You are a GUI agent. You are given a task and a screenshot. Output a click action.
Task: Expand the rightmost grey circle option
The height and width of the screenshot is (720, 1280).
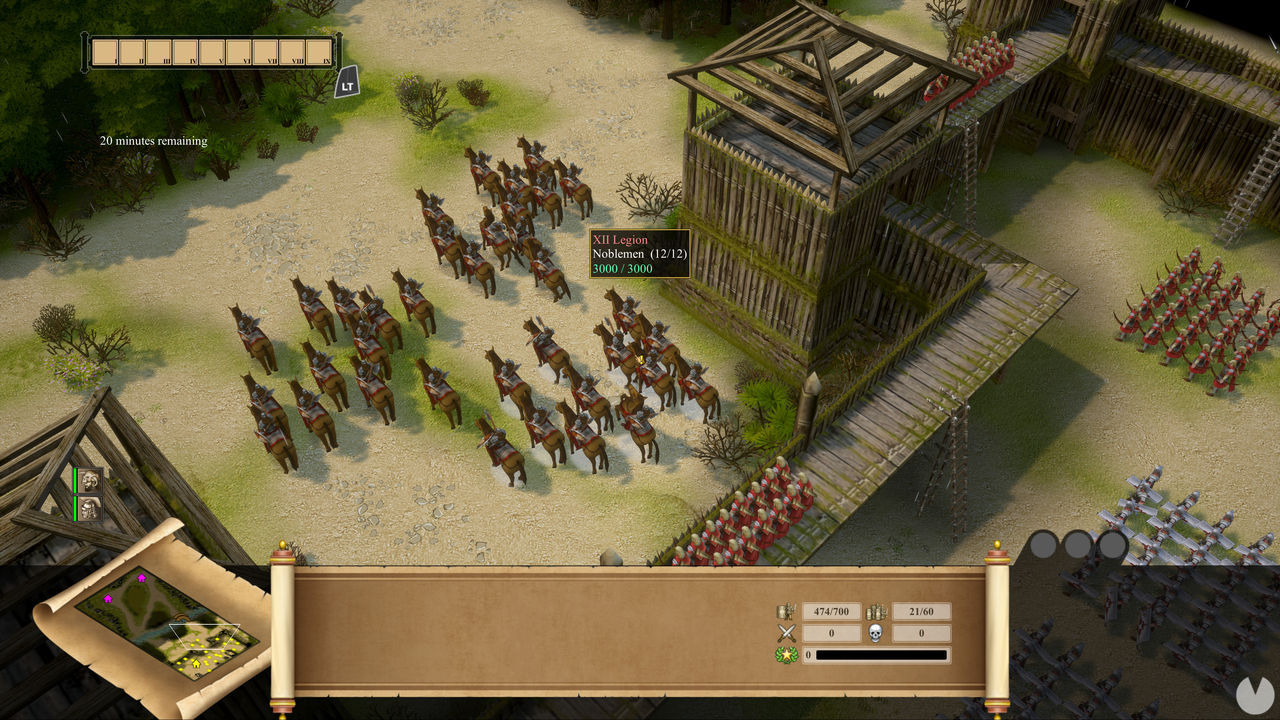coord(1114,546)
